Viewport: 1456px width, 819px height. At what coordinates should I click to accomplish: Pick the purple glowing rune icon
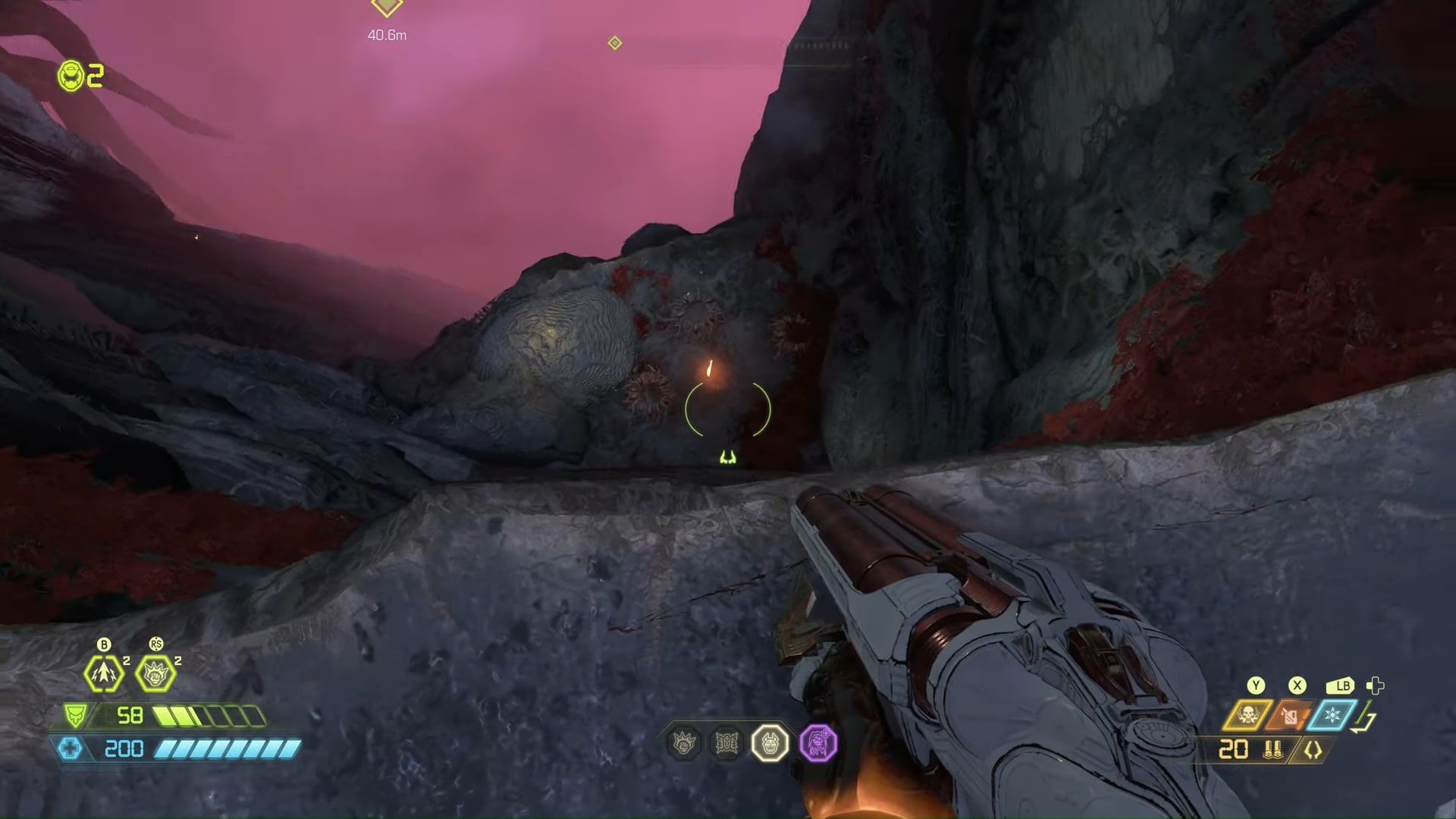(x=817, y=742)
